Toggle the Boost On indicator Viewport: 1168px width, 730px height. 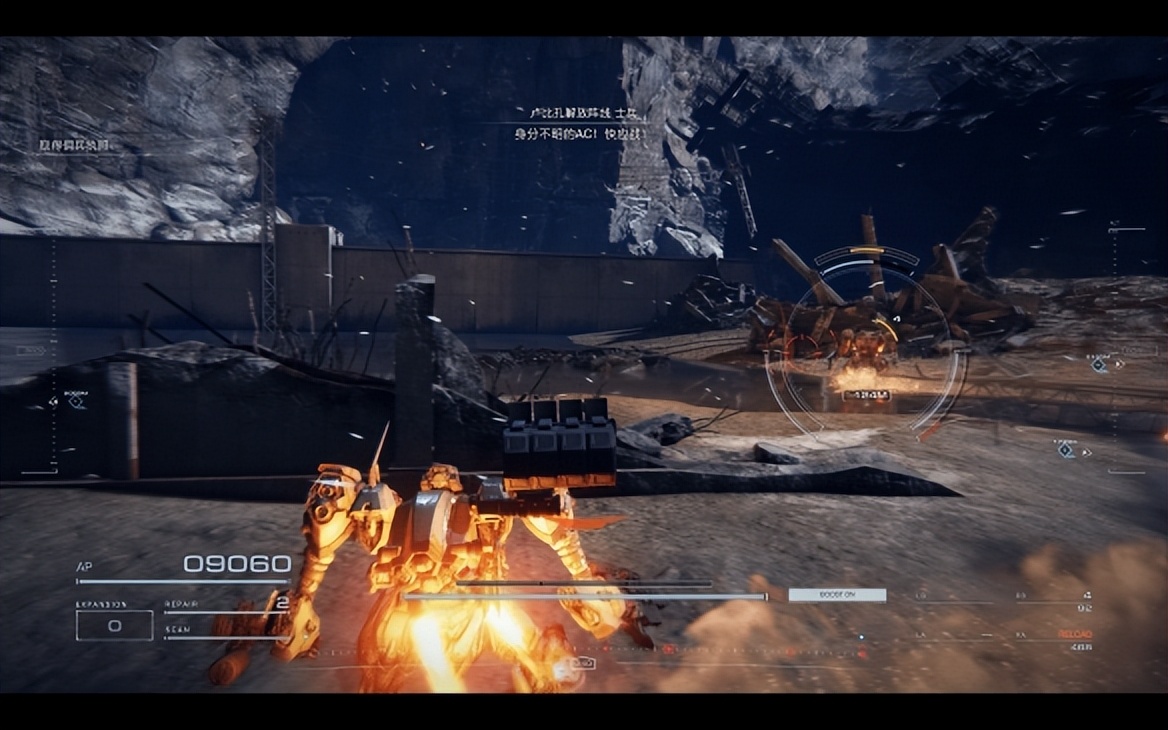[x=837, y=595]
